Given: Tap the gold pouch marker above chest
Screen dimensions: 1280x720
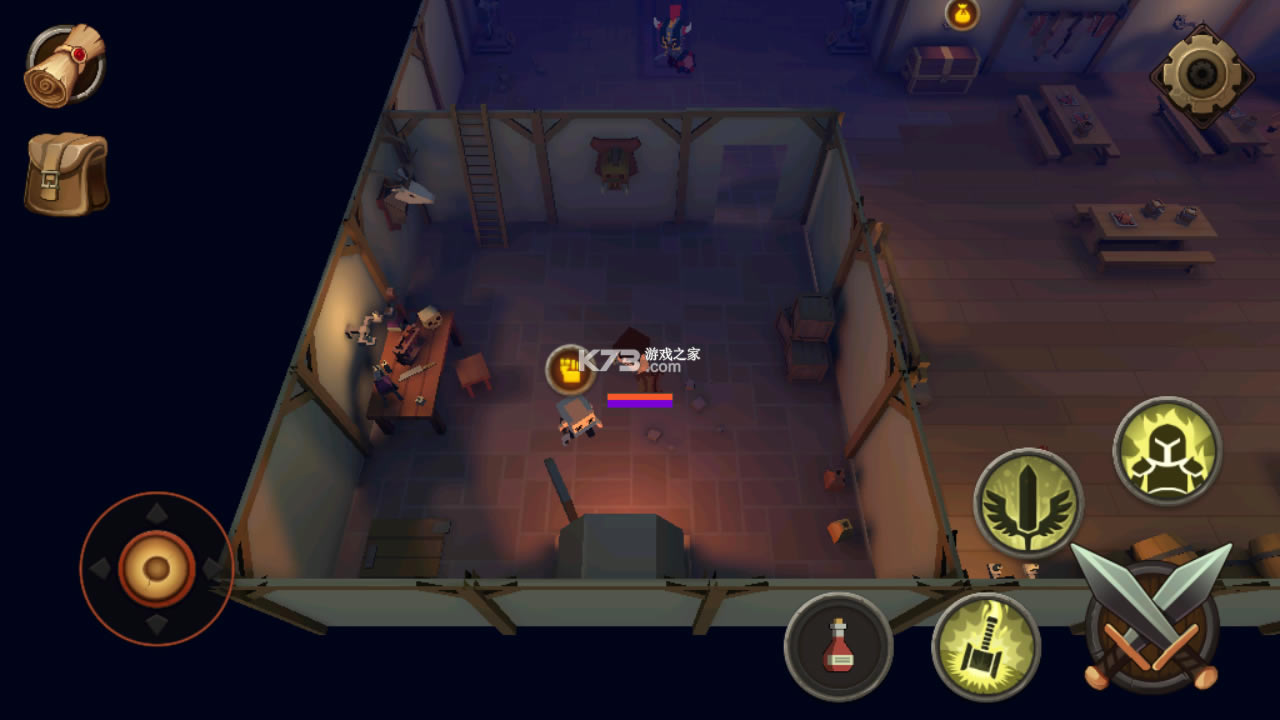Looking at the screenshot, I should 961,14.
